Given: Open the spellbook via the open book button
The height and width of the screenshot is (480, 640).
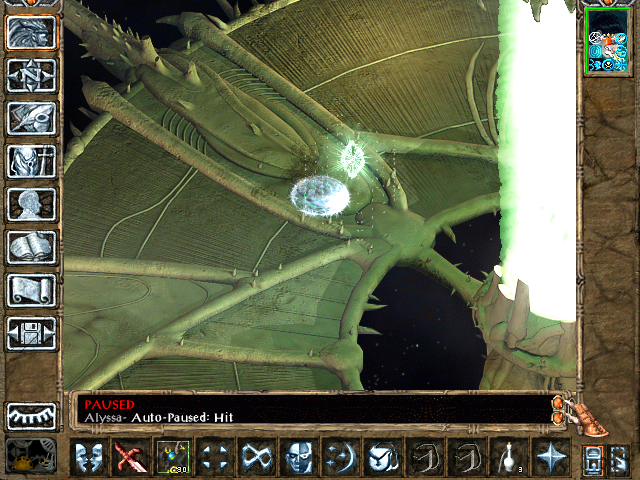Looking at the screenshot, I should click(x=31, y=247).
